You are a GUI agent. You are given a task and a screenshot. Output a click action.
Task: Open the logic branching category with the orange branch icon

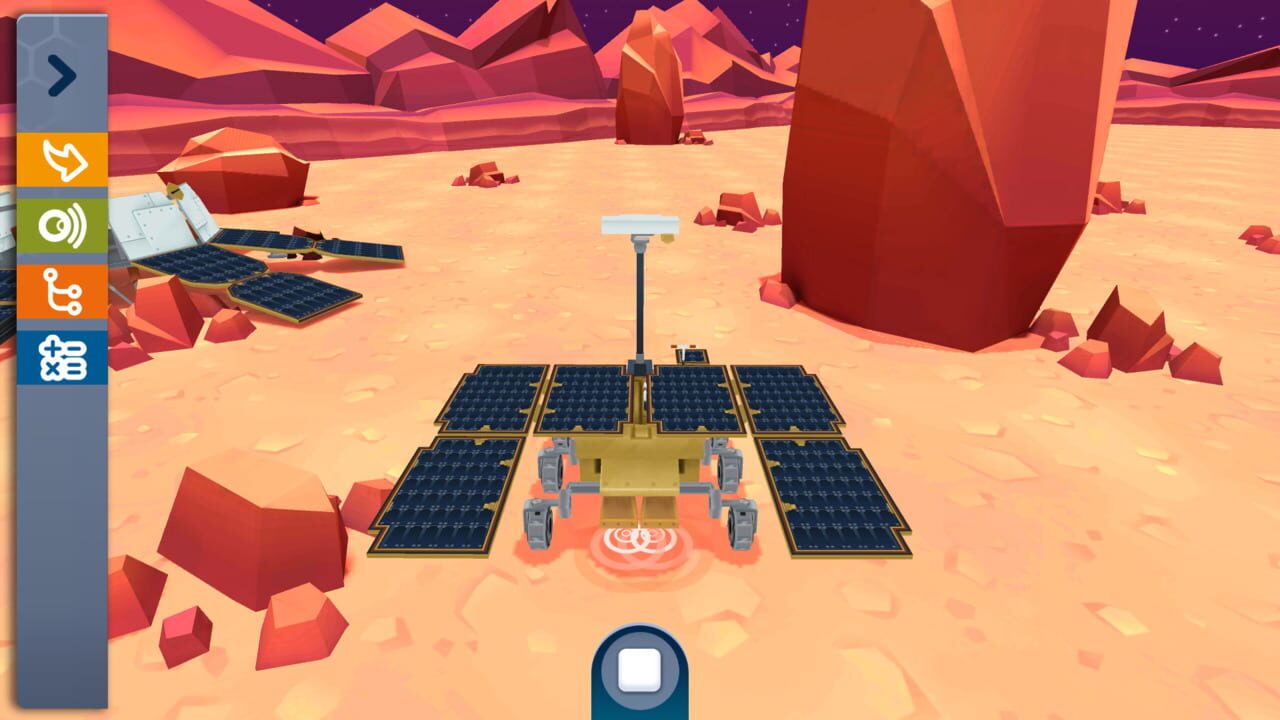tap(60, 289)
